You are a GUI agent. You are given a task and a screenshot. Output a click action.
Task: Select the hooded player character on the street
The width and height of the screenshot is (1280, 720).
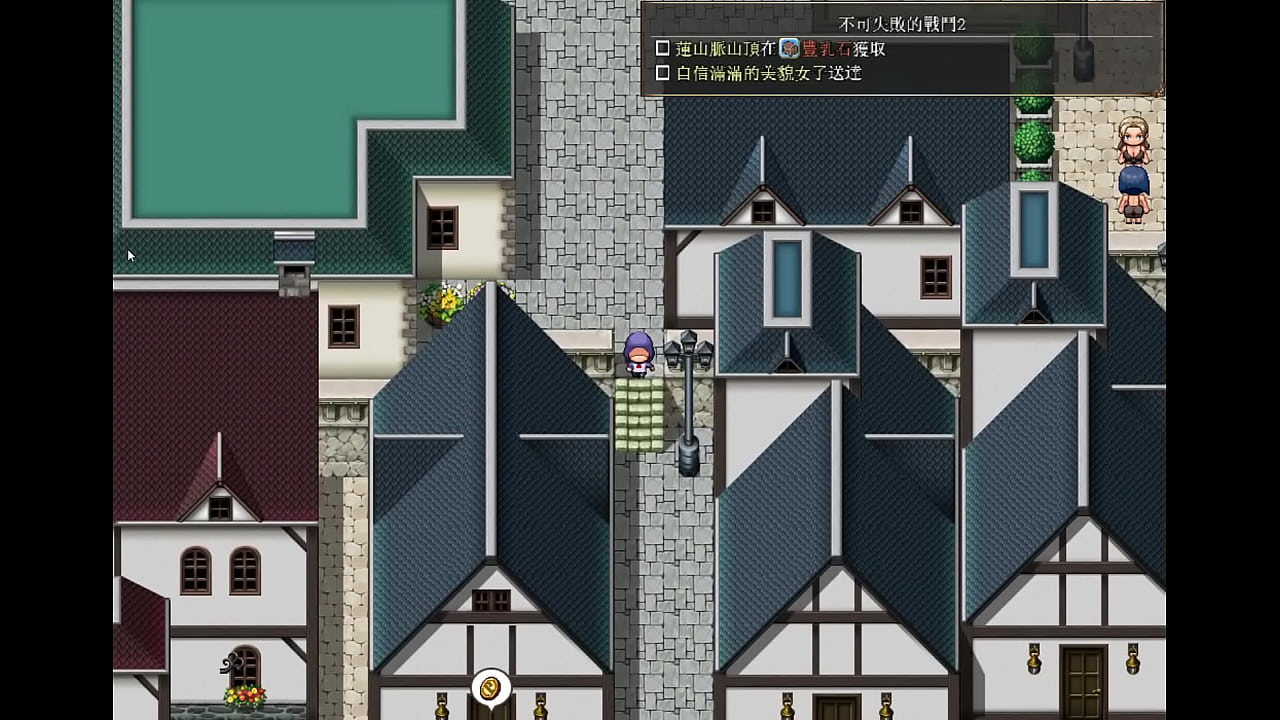tap(641, 355)
